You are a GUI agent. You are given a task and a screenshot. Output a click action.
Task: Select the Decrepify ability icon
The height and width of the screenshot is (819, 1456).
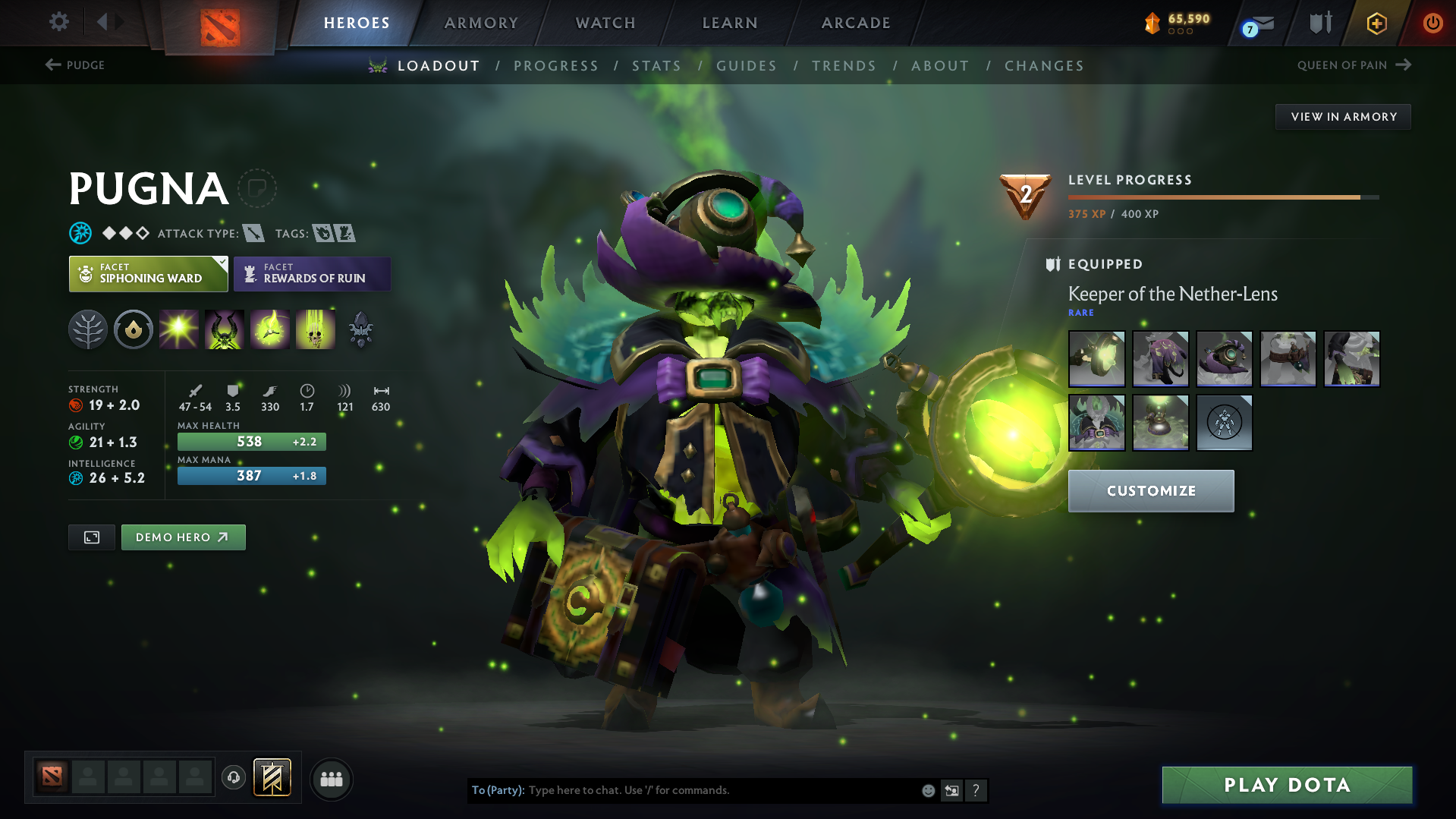click(x=225, y=329)
